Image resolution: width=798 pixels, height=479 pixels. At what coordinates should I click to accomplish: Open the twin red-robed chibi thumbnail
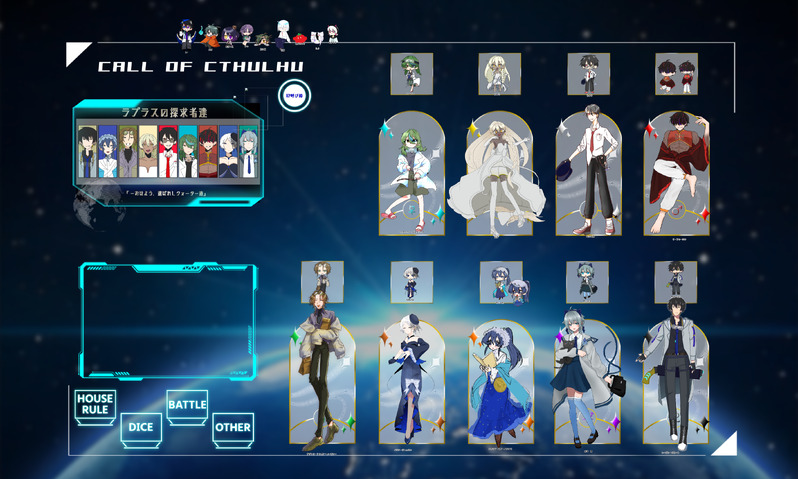[x=677, y=74]
